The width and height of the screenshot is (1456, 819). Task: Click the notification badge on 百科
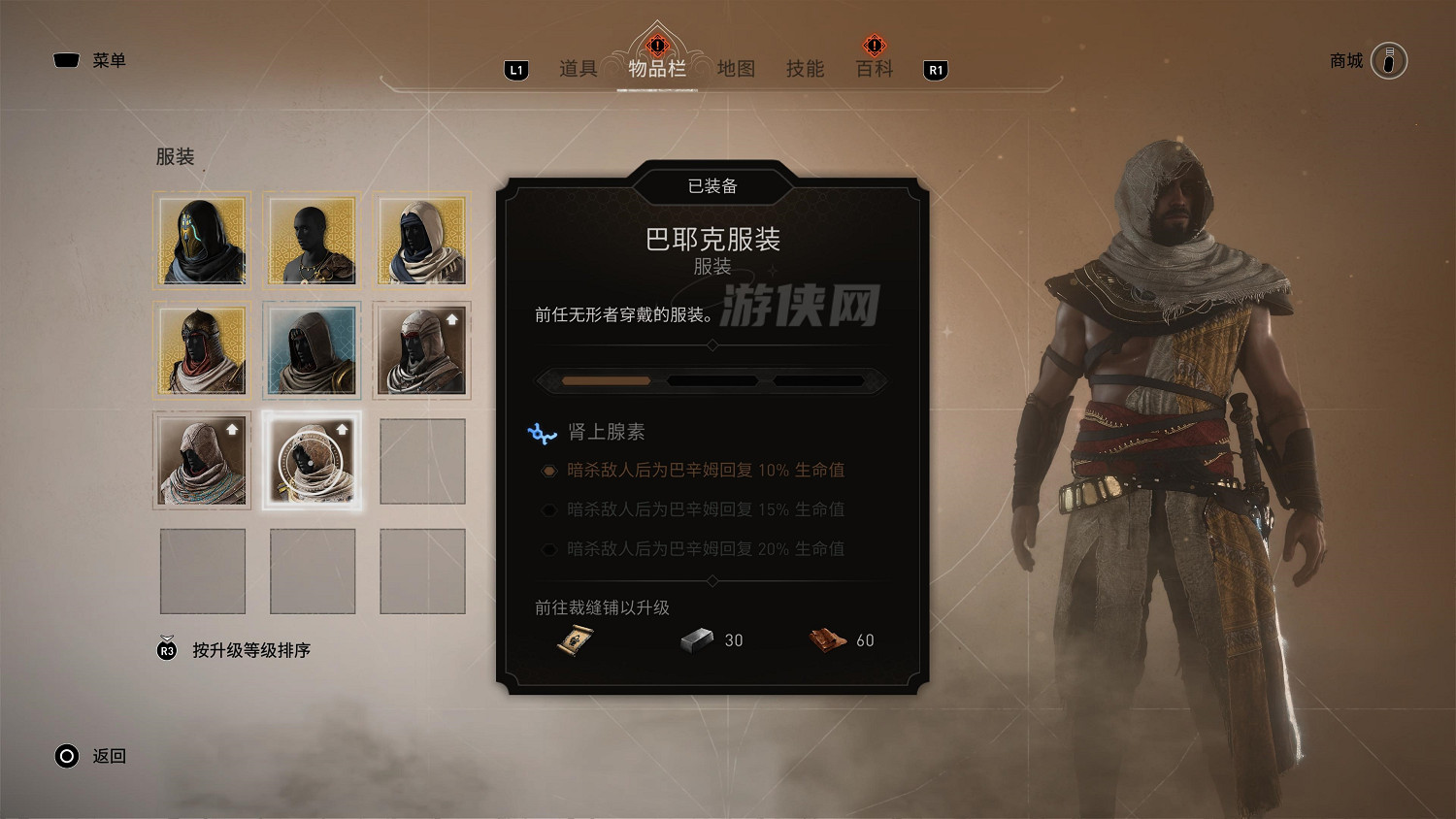click(873, 45)
